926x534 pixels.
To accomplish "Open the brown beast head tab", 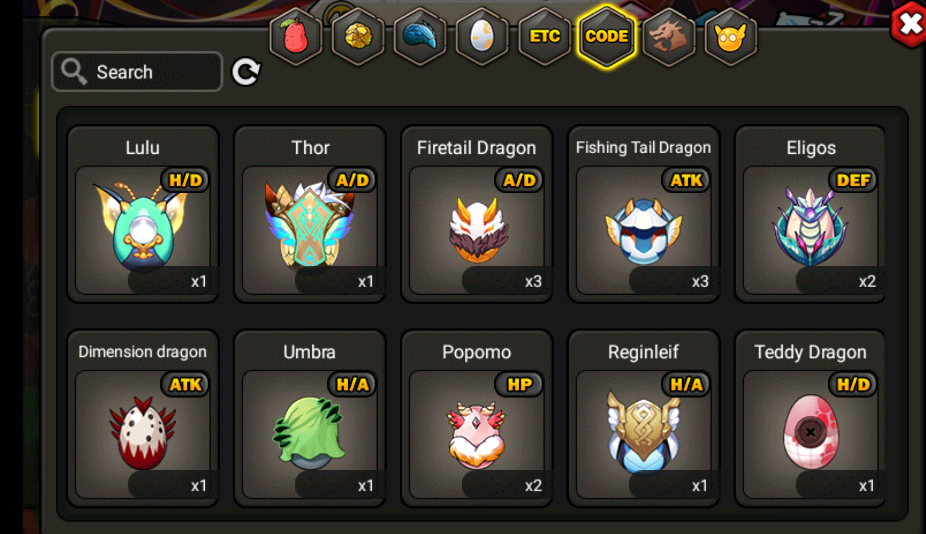I will point(668,37).
